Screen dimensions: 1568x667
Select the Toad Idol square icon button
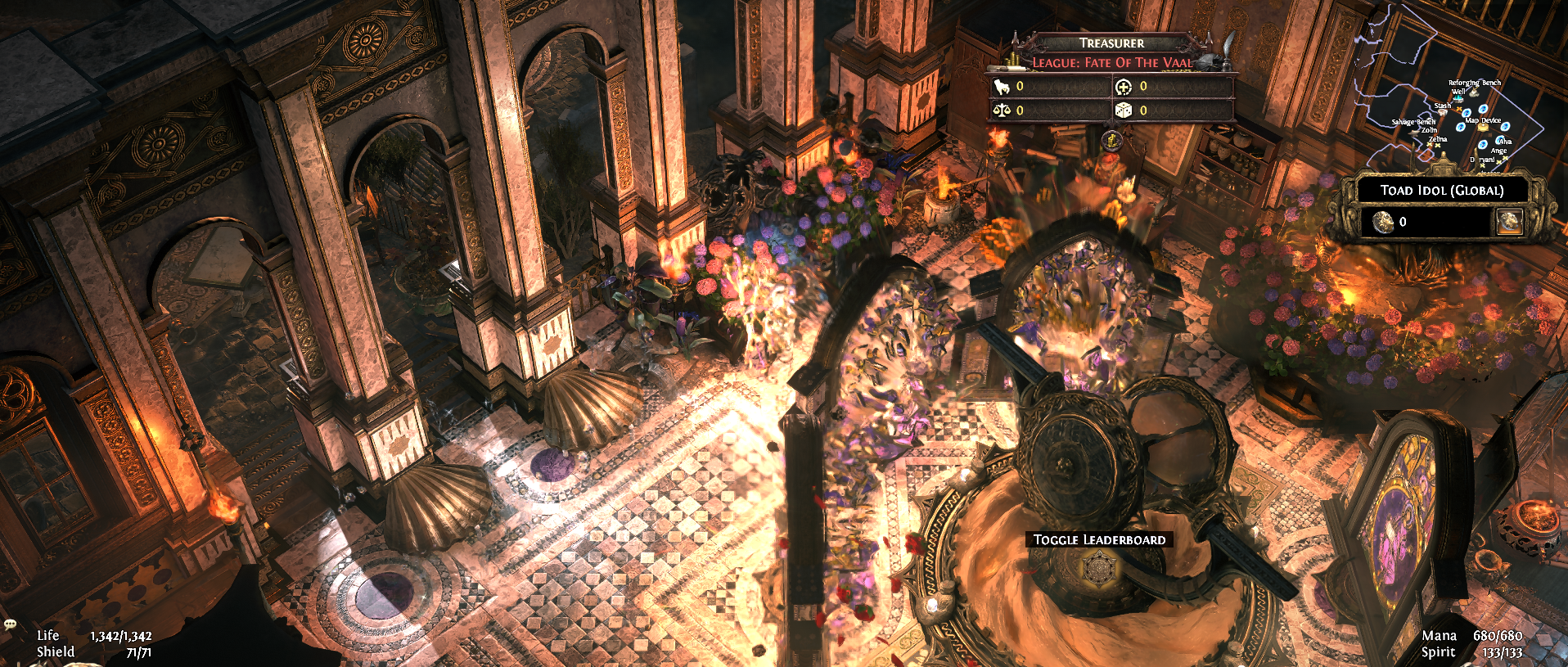pyautogui.click(x=1509, y=221)
